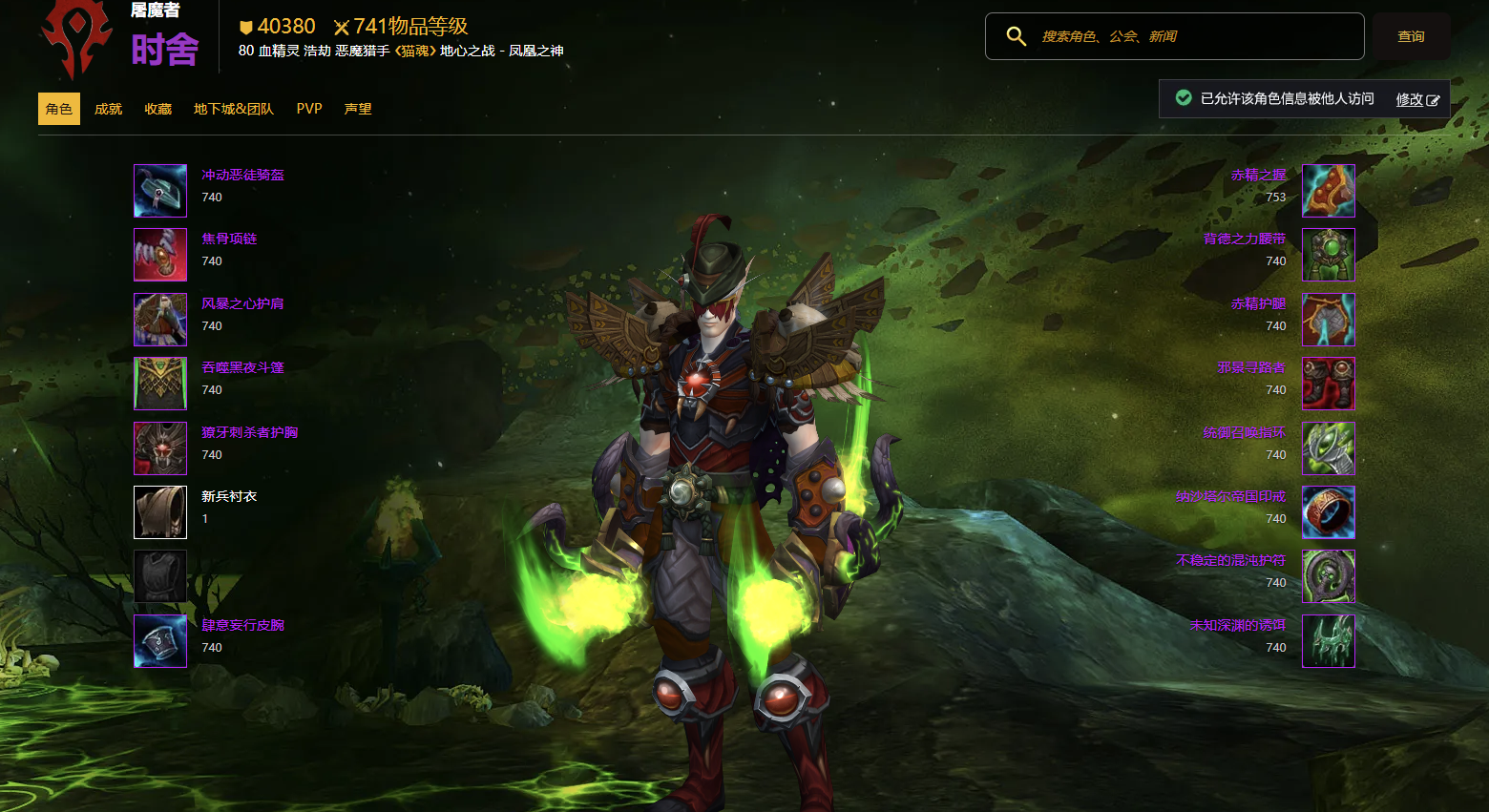Click the 查询 search button
Viewport: 1489px width, 812px height.
[x=1411, y=36]
